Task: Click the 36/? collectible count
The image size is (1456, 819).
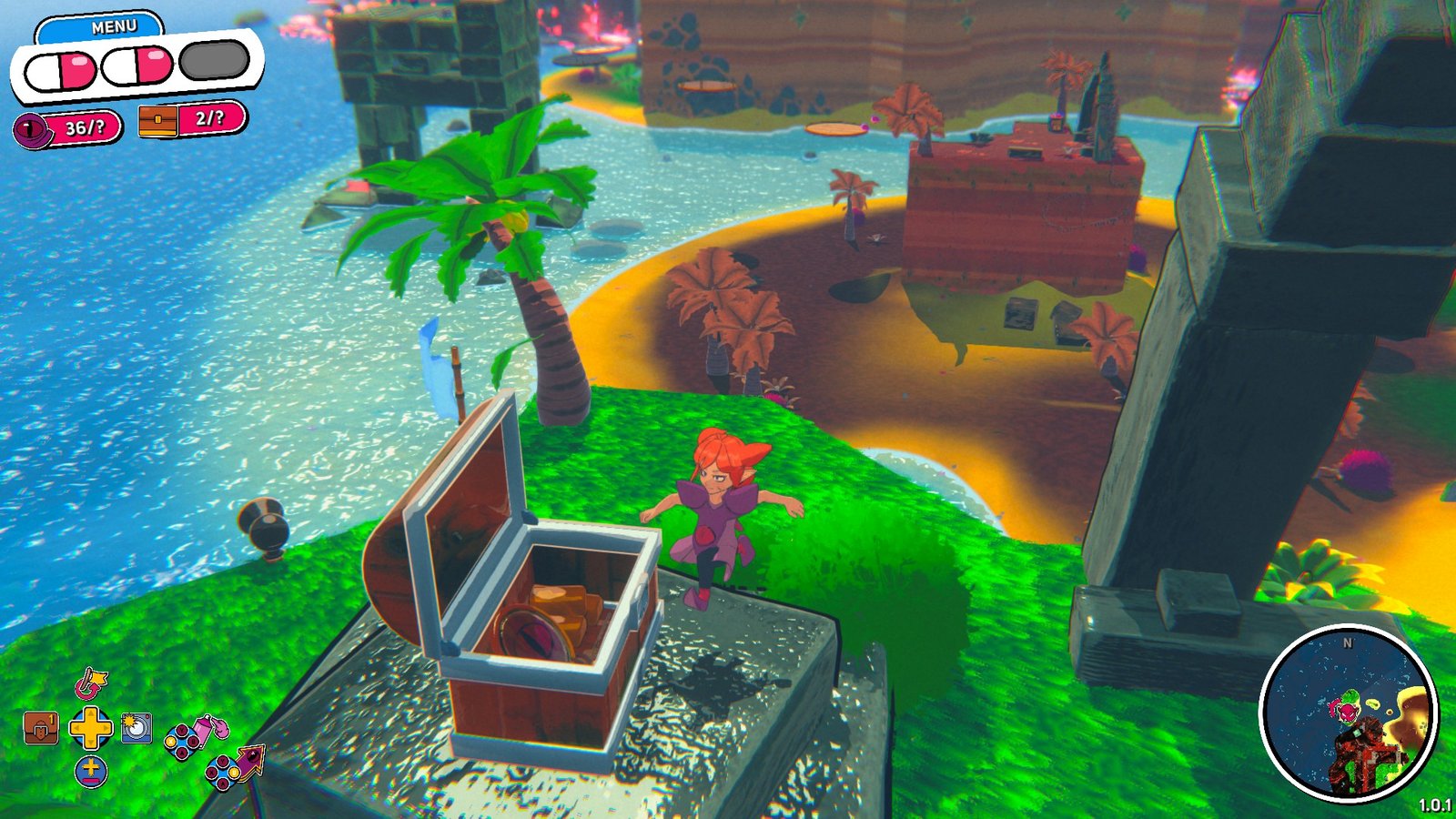Action: click(x=84, y=127)
